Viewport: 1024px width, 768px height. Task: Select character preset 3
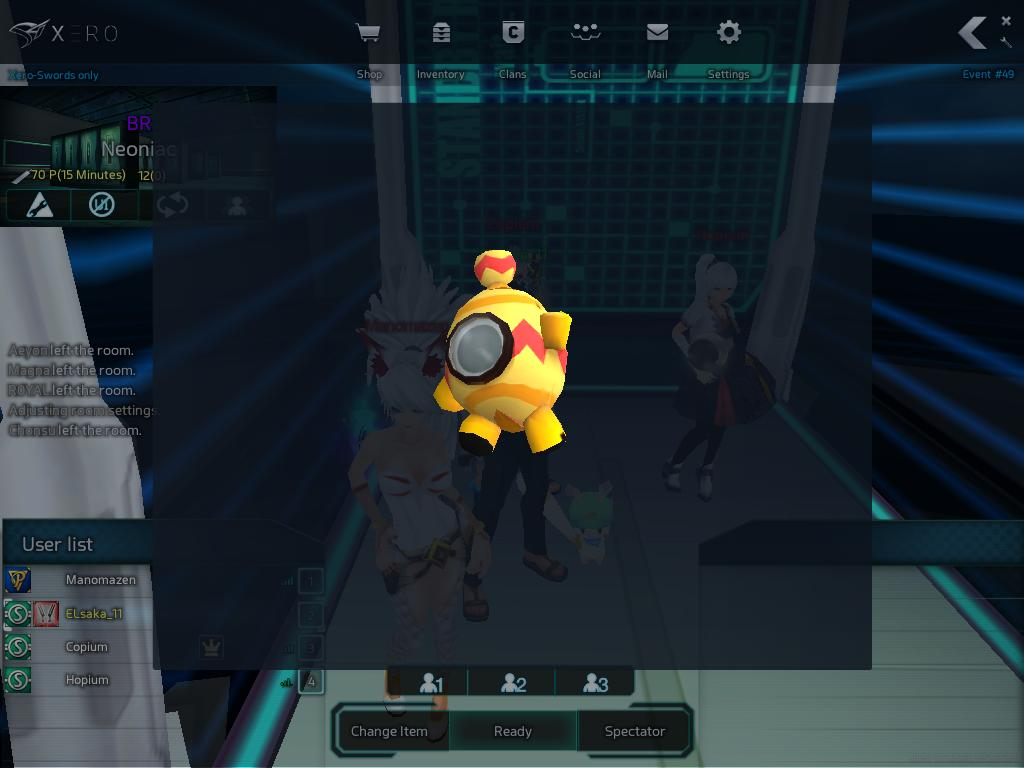[x=596, y=683]
